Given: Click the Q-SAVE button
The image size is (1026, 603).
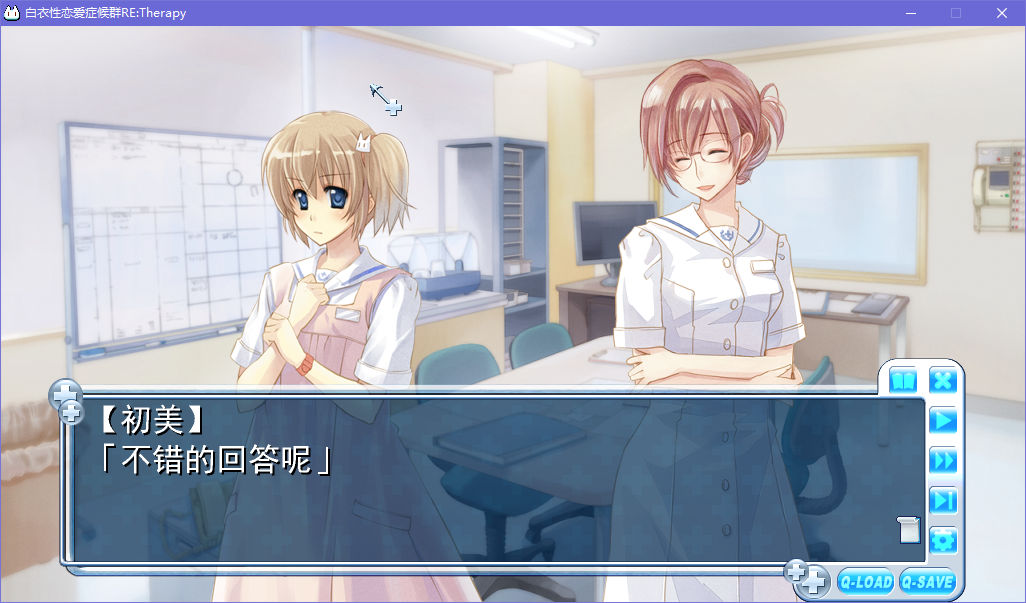Looking at the screenshot, I should click(x=927, y=581).
